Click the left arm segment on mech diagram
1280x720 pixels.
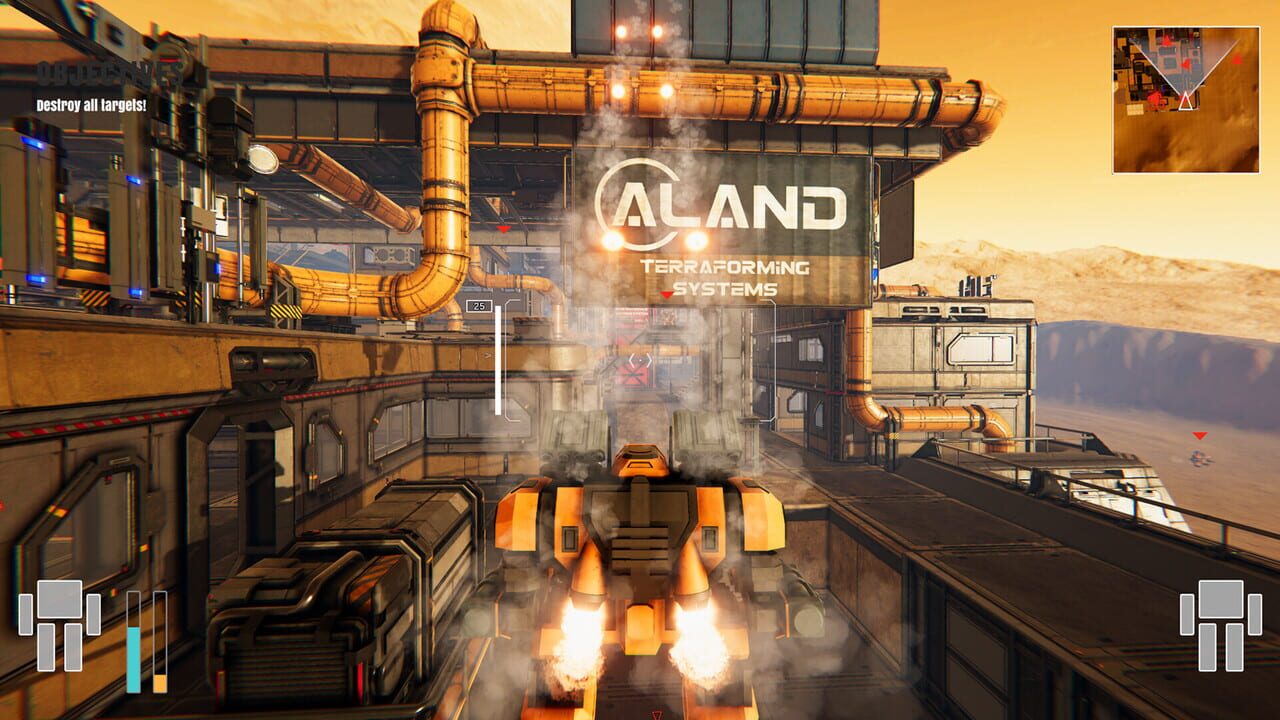click(26, 615)
